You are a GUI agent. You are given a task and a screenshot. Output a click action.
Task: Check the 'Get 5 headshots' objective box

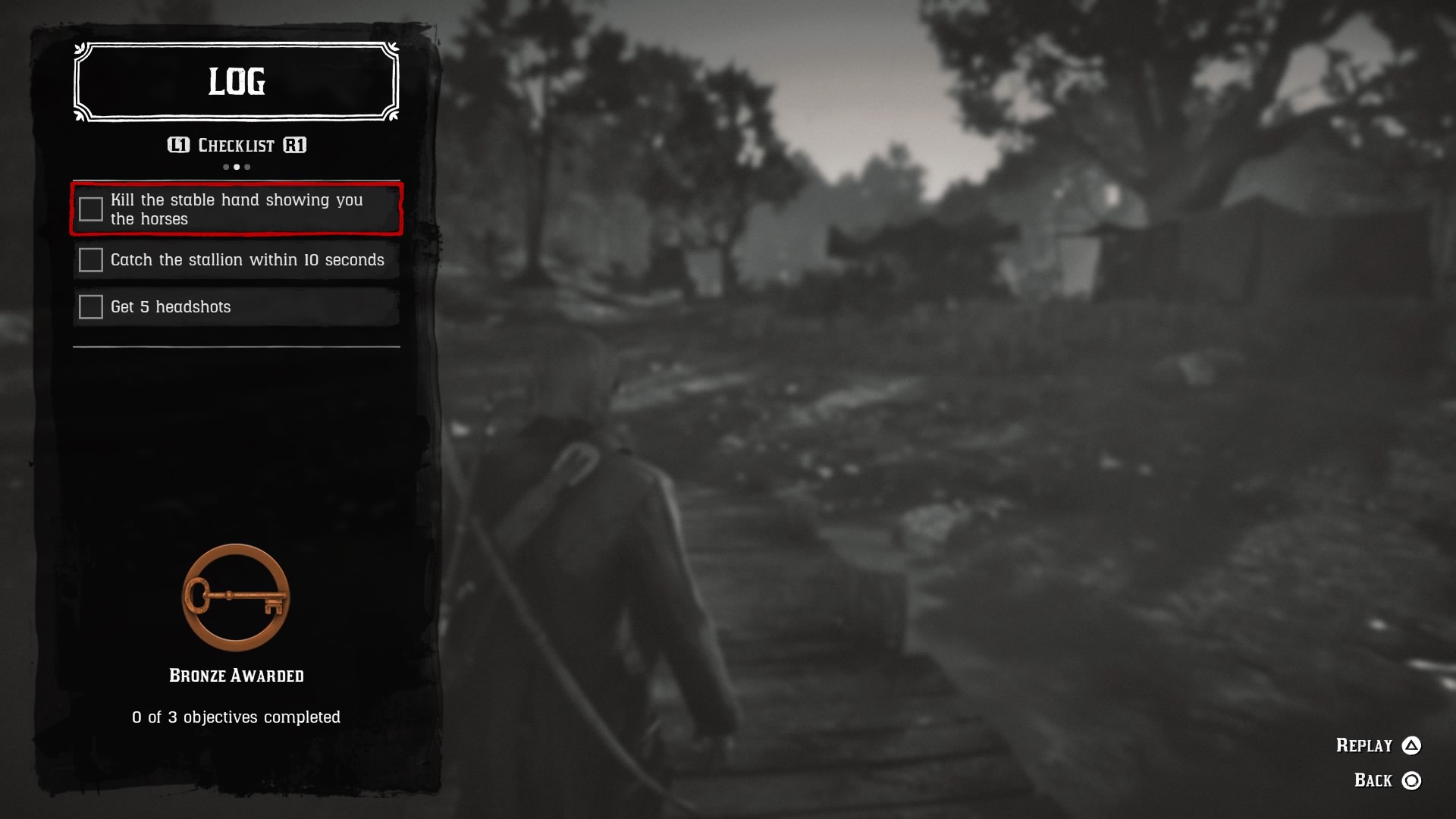click(x=90, y=306)
